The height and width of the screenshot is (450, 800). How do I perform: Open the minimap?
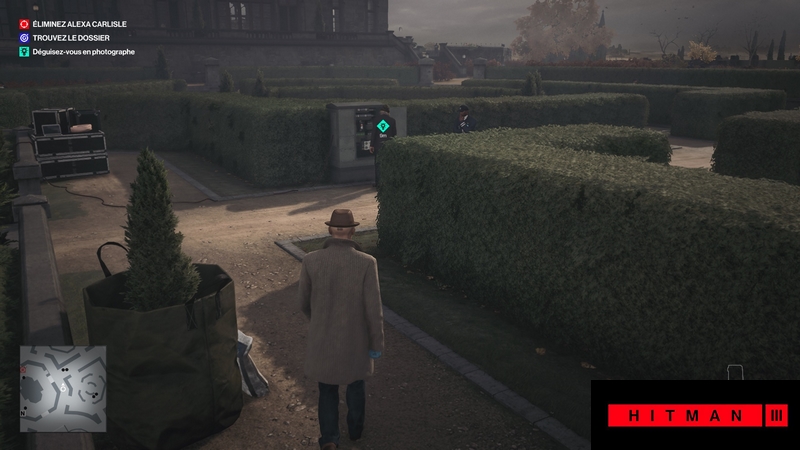pos(63,388)
